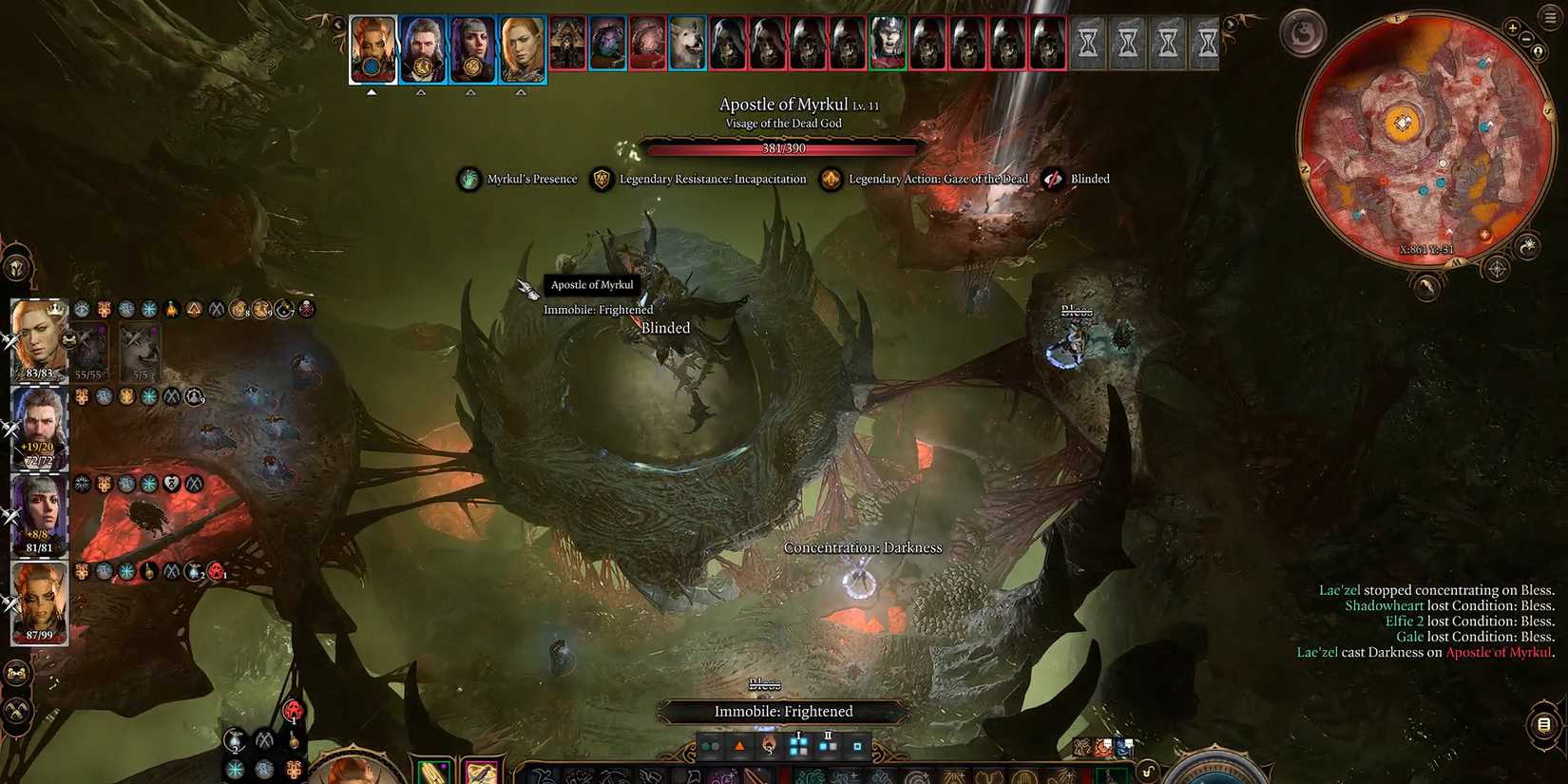Toggle melee weapon set I above the hotbar
Image resolution: width=1568 pixels, height=784 pixels.
click(x=796, y=746)
